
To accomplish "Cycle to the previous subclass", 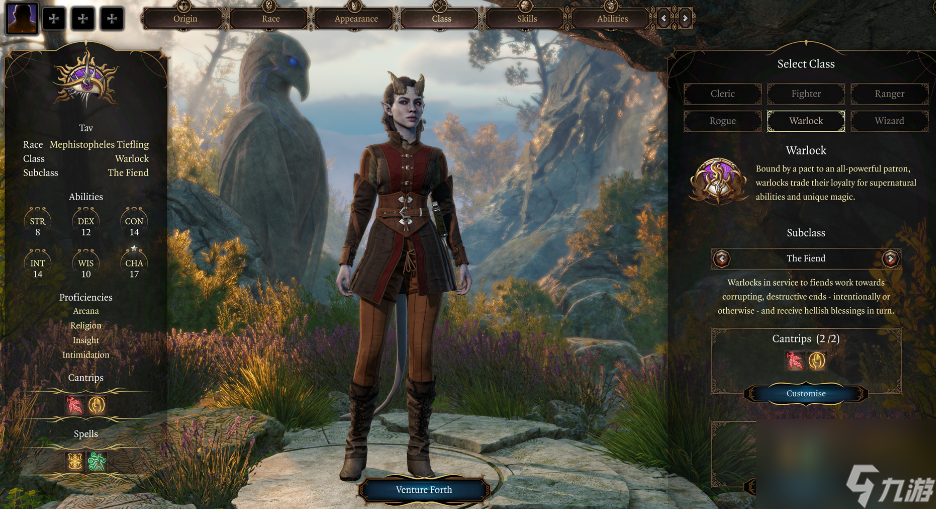I will [x=722, y=259].
